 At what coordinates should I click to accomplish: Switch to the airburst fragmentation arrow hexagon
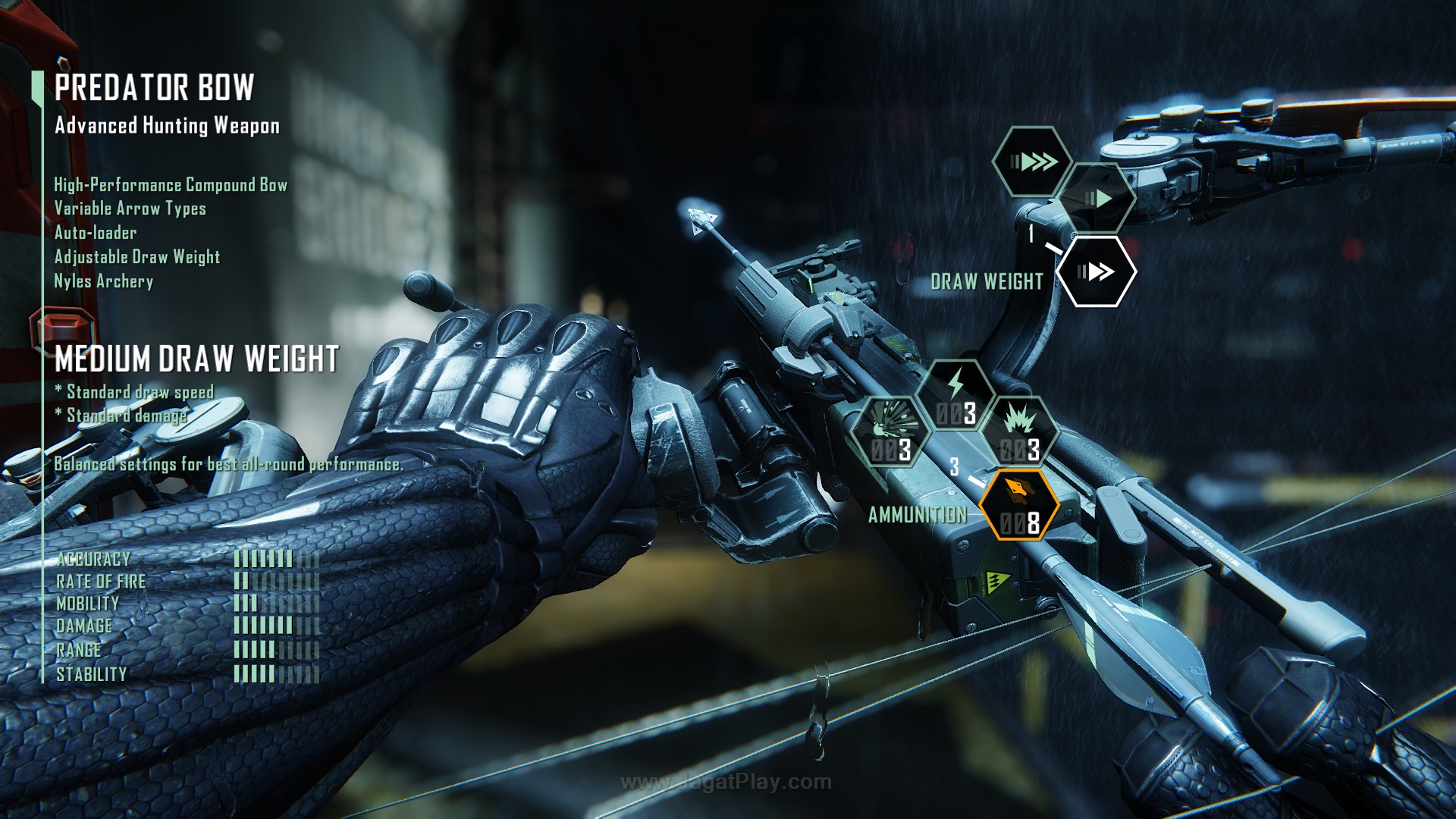click(x=890, y=432)
